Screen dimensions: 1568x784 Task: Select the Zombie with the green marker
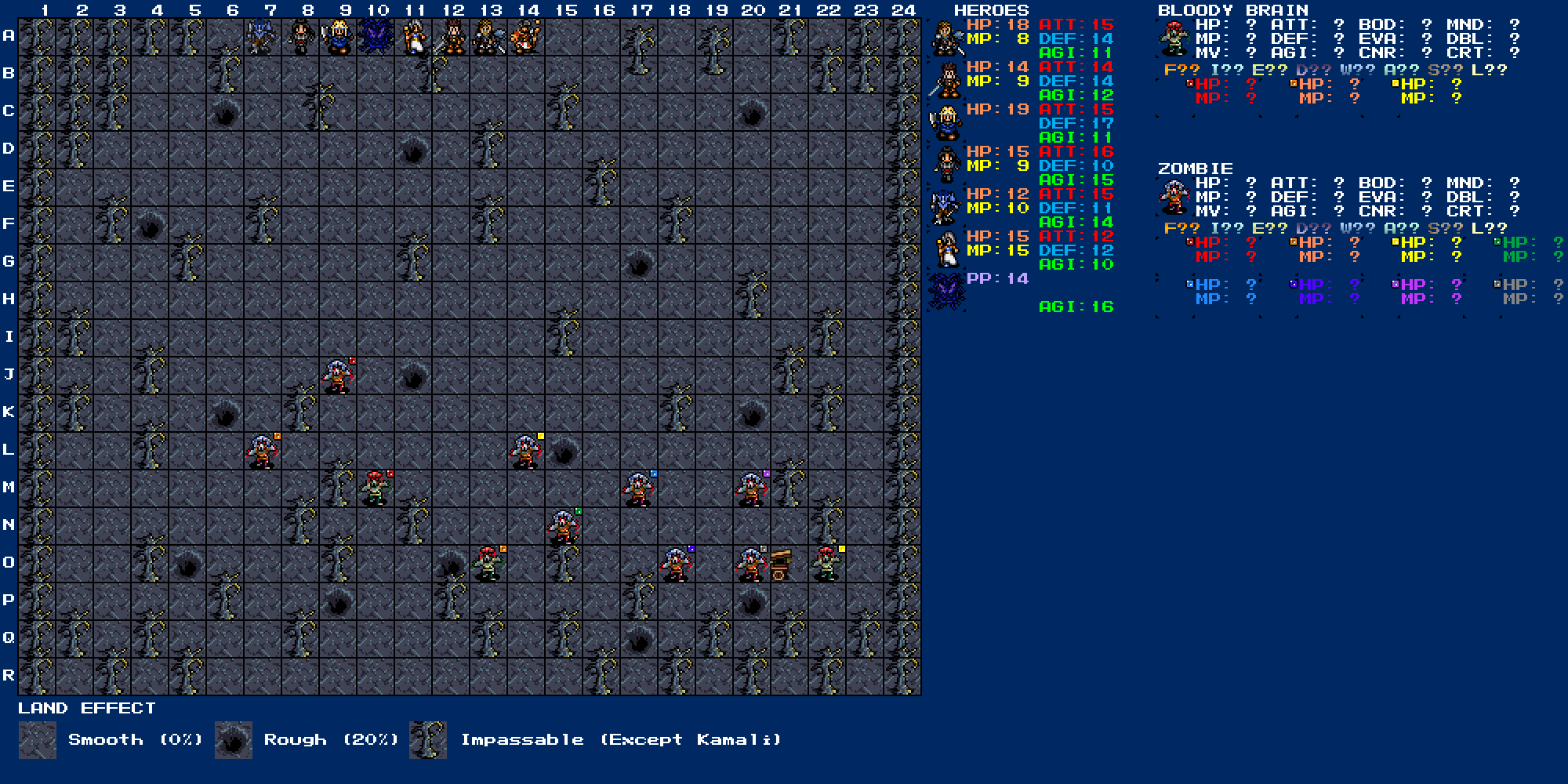tap(563, 527)
